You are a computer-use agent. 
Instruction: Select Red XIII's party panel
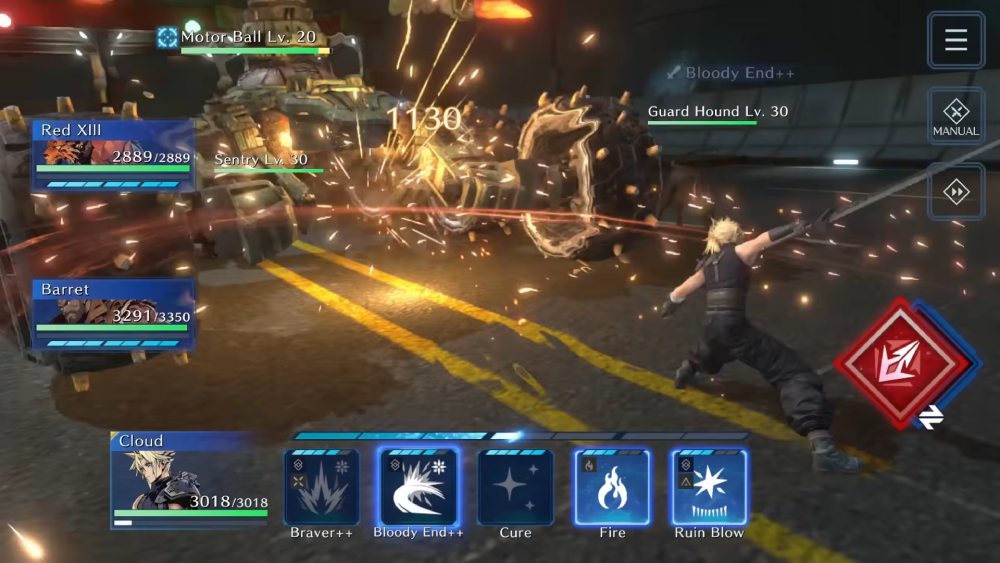pos(113,155)
